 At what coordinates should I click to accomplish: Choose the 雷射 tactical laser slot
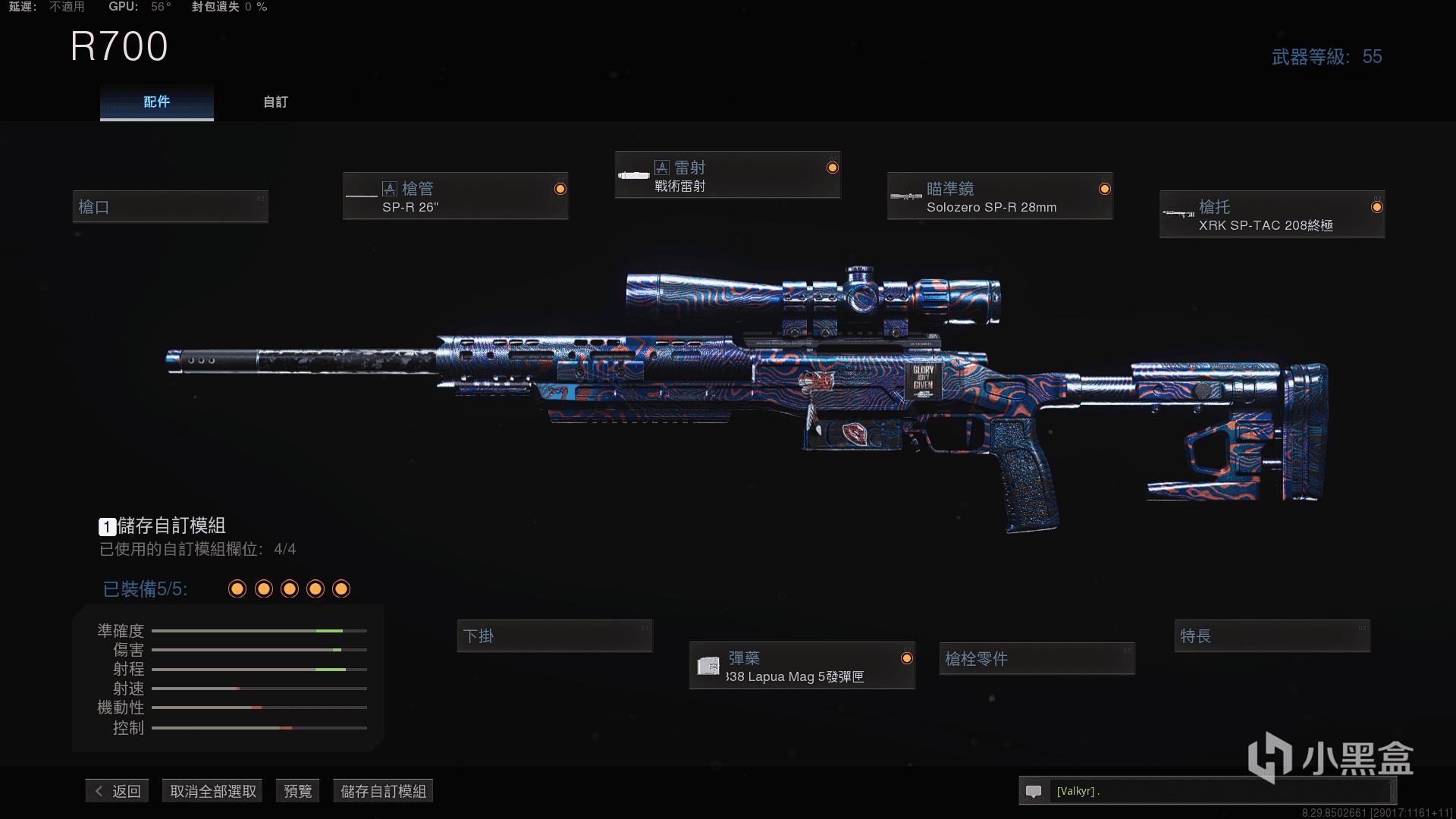tap(727, 176)
